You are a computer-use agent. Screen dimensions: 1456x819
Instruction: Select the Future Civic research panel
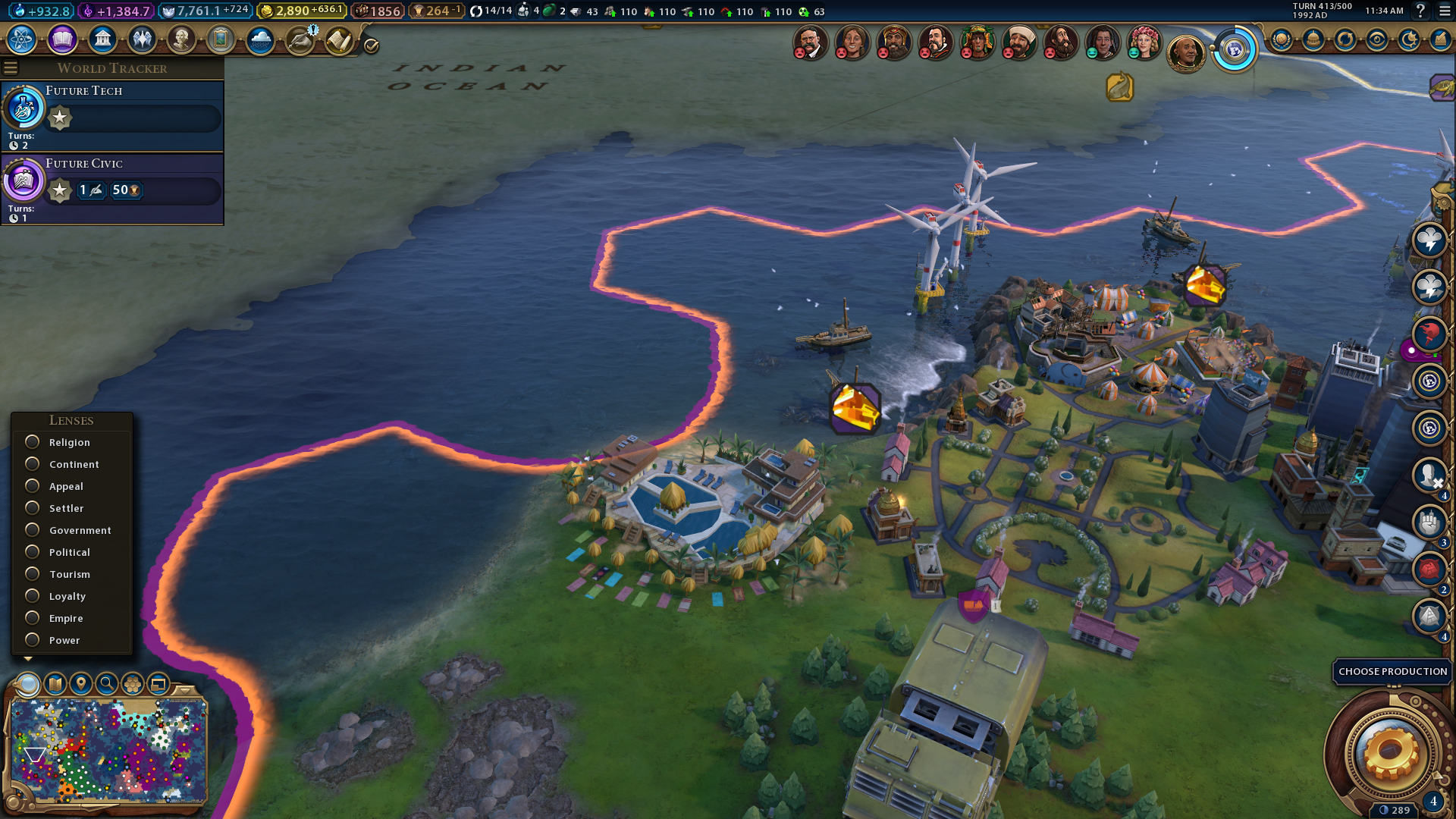click(x=112, y=188)
